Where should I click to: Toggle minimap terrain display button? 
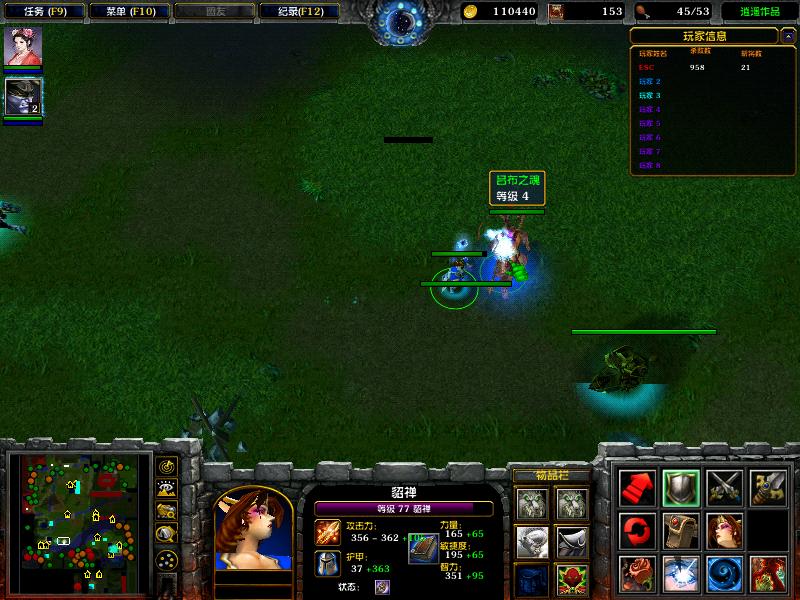[x=166, y=488]
